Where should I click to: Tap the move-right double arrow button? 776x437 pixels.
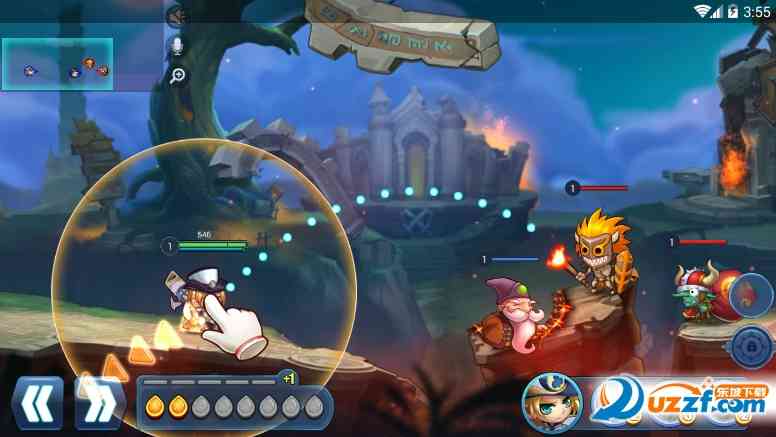tap(99, 403)
